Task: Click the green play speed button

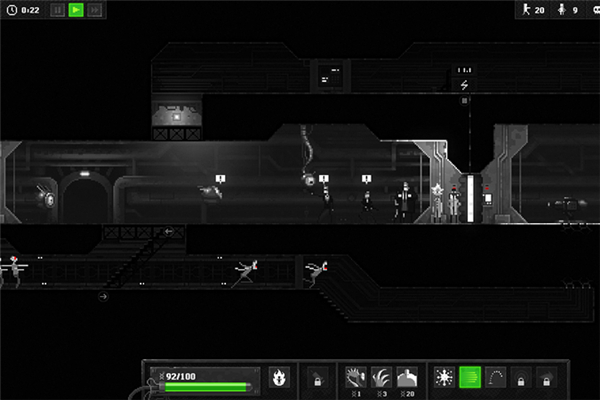Action: pos(76,10)
